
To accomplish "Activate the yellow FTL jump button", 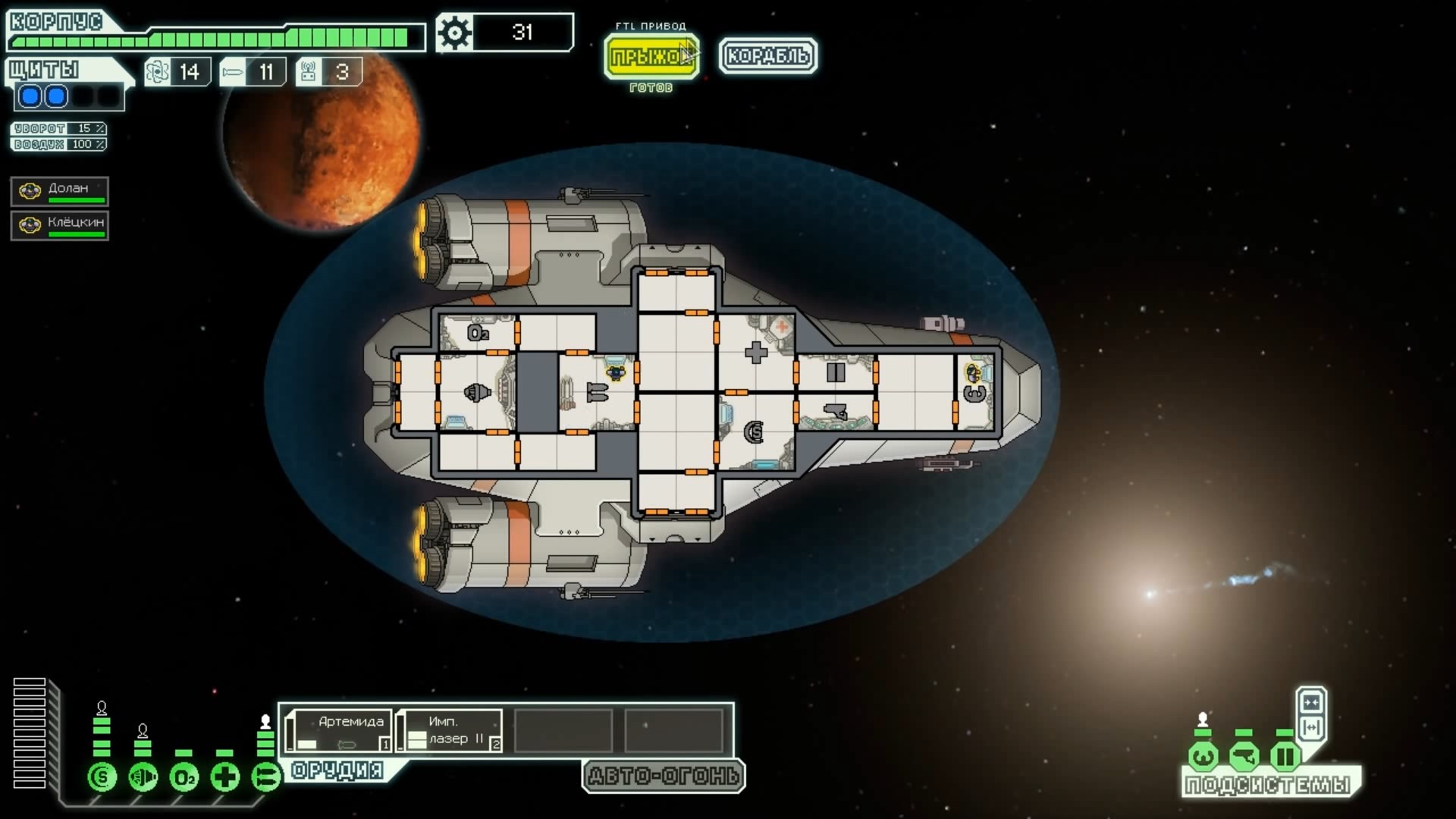I will click(651, 56).
